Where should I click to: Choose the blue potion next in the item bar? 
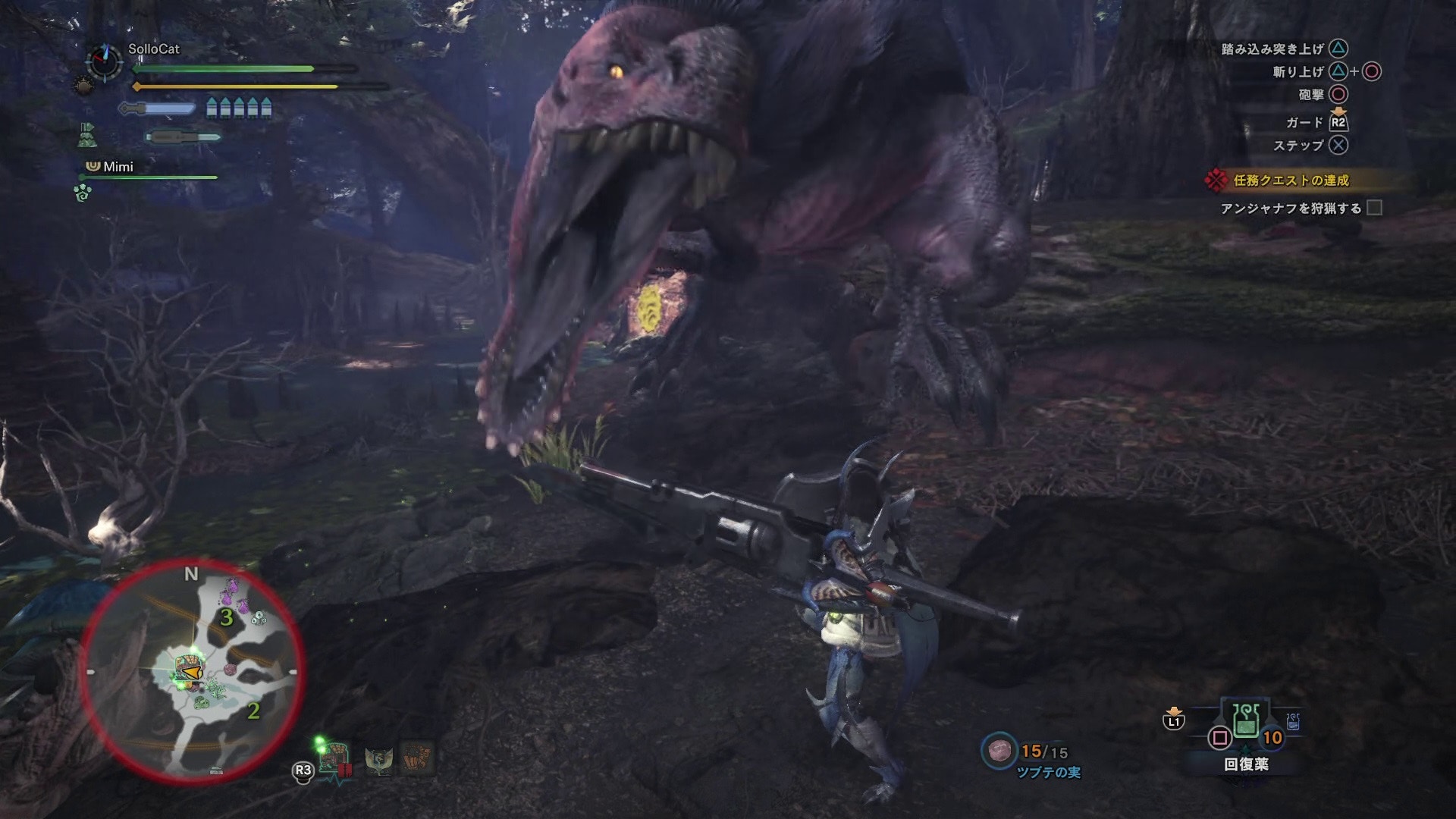point(1293,721)
